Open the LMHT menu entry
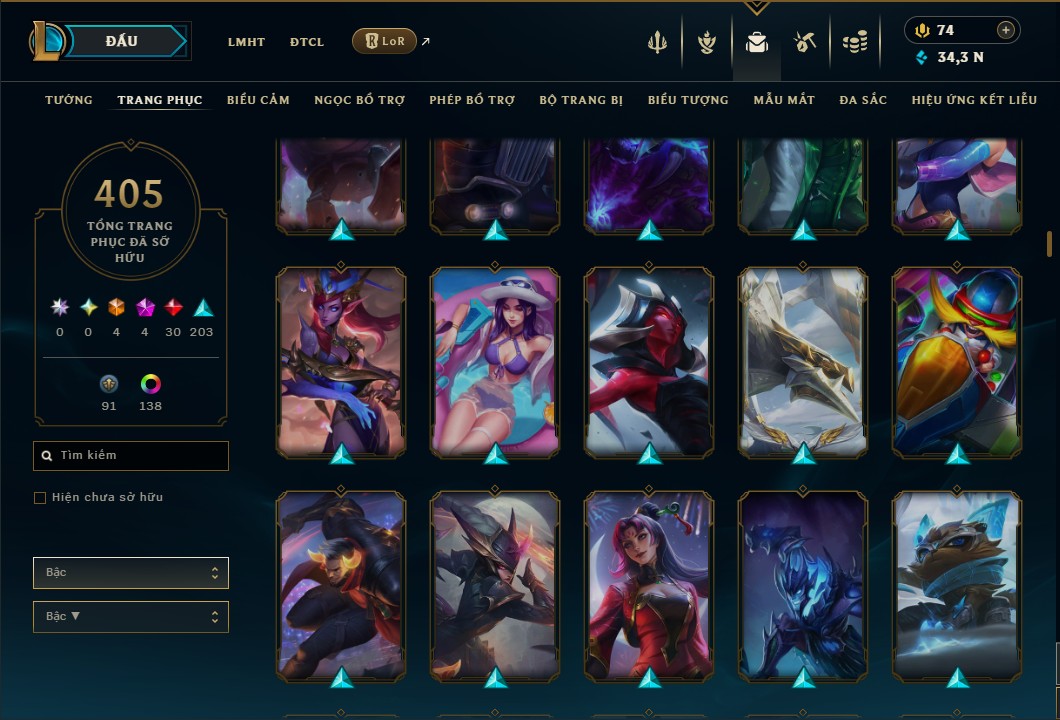The image size is (1060, 720). click(246, 42)
